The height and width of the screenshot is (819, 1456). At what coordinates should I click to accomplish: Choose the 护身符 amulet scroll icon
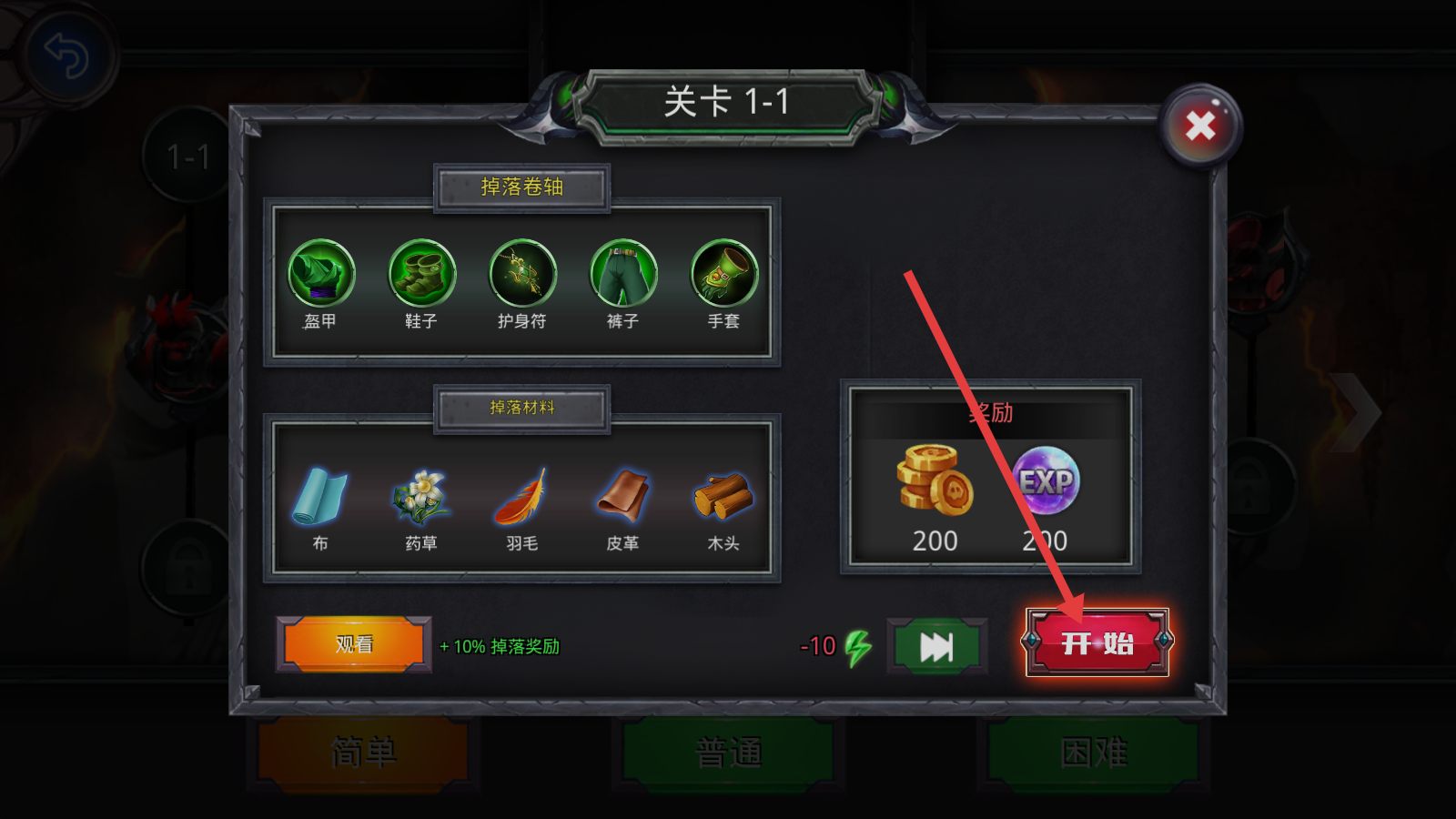tap(522, 273)
